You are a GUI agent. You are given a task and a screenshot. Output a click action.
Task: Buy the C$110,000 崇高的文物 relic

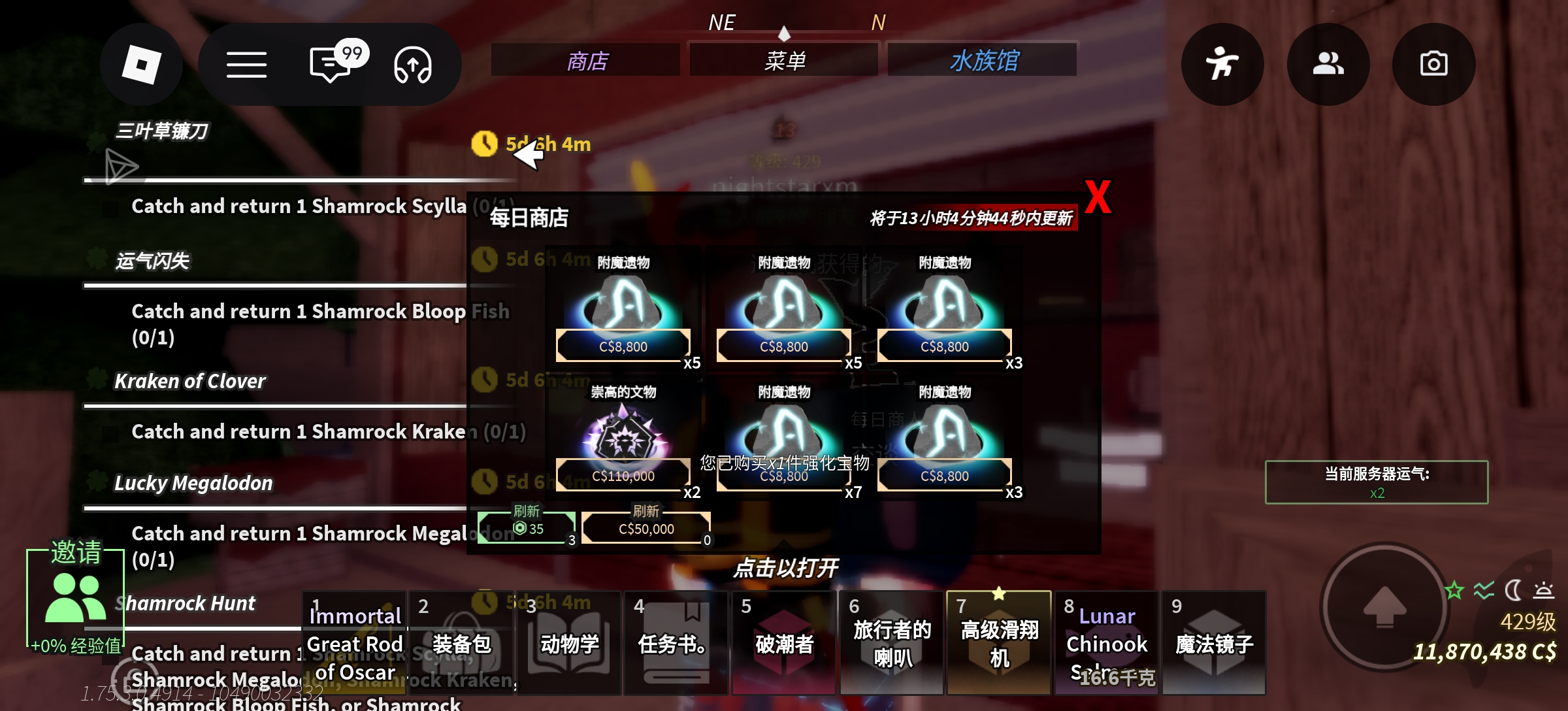point(625,475)
